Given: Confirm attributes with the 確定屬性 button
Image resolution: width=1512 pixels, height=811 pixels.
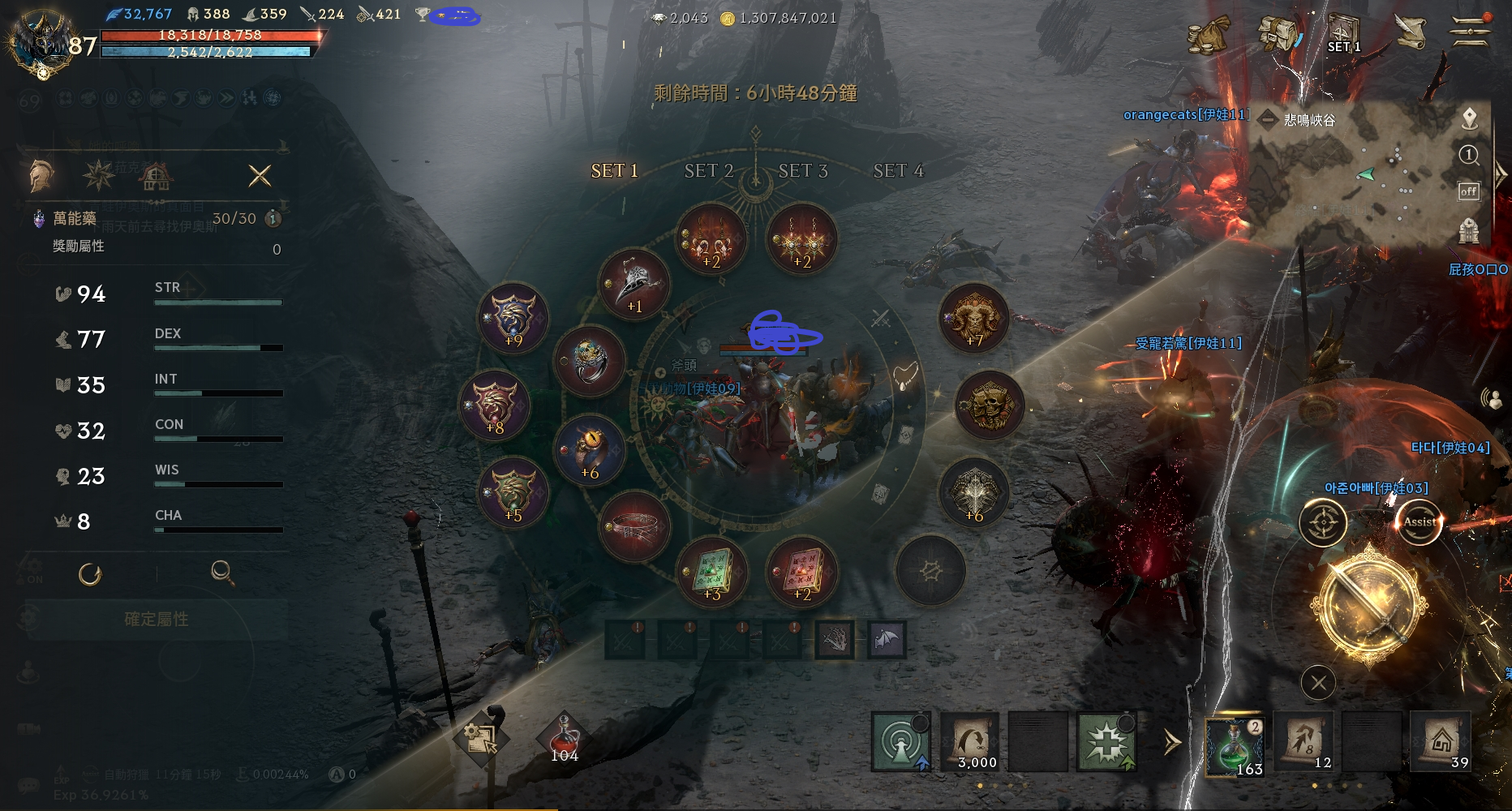Looking at the screenshot, I should [x=157, y=620].
